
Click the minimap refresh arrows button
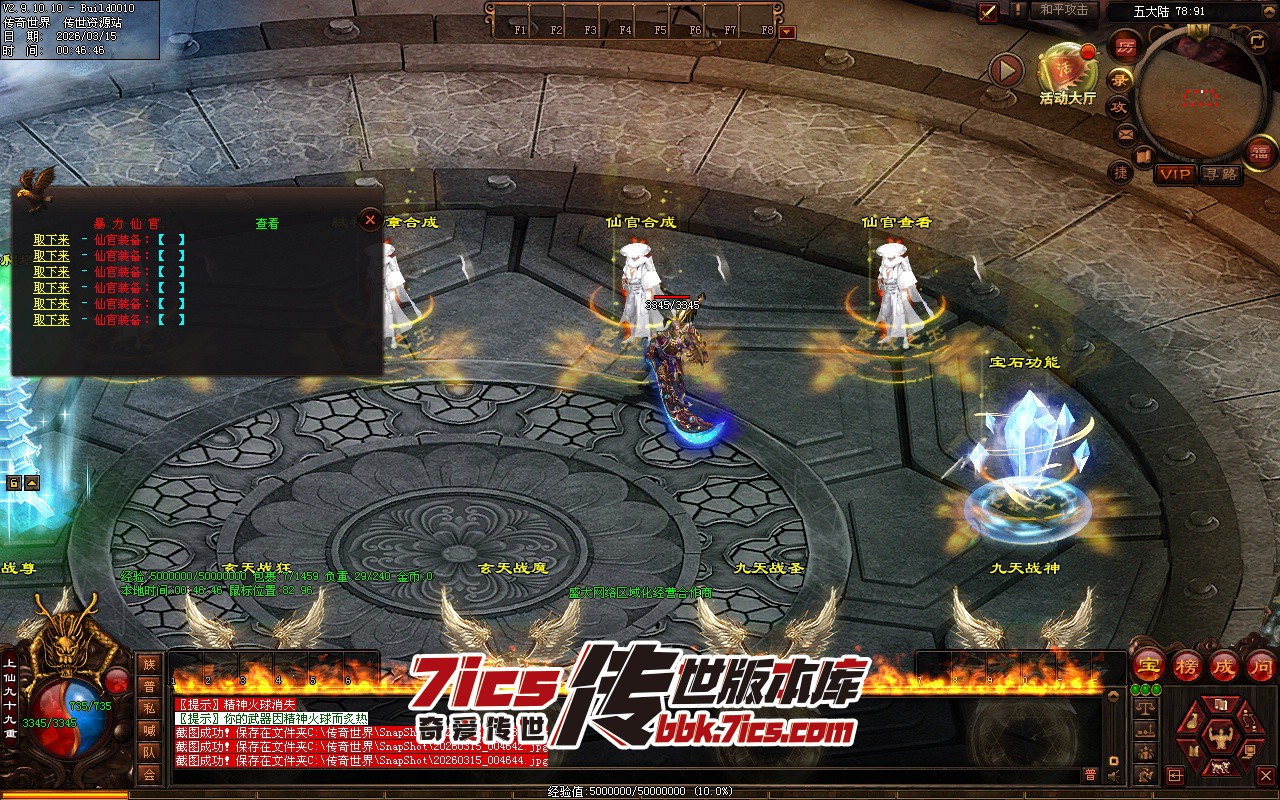(x=1256, y=41)
